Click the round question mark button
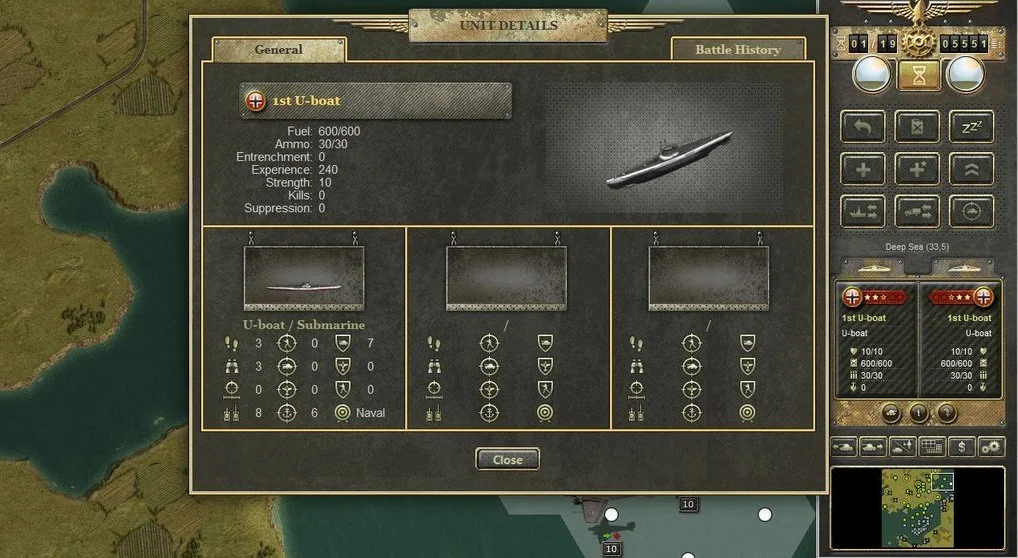1018x558 pixels. [945, 412]
